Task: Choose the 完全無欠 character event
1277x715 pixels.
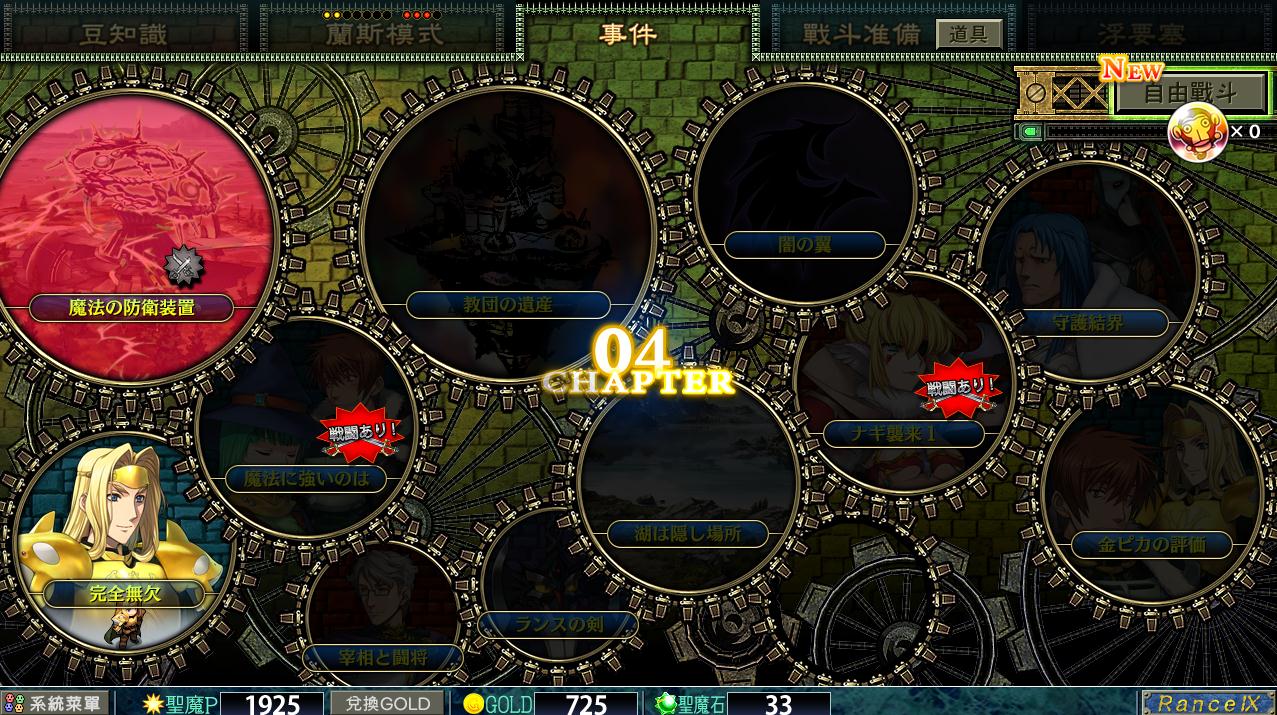Action: (x=124, y=593)
